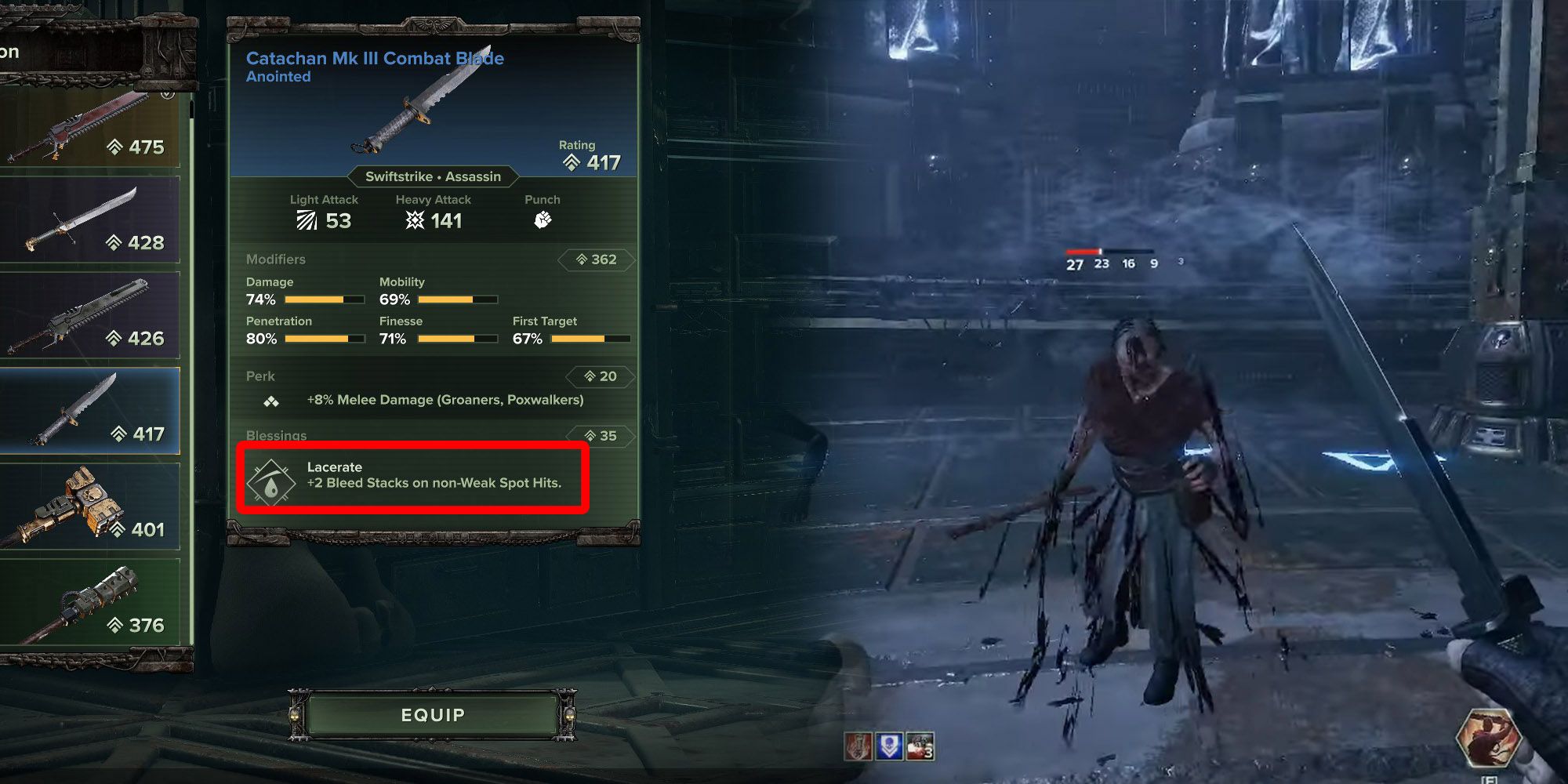Click the Catachan Mk III Combat Blade title
Viewport: 1568px width, 784px height.
click(x=375, y=57)
